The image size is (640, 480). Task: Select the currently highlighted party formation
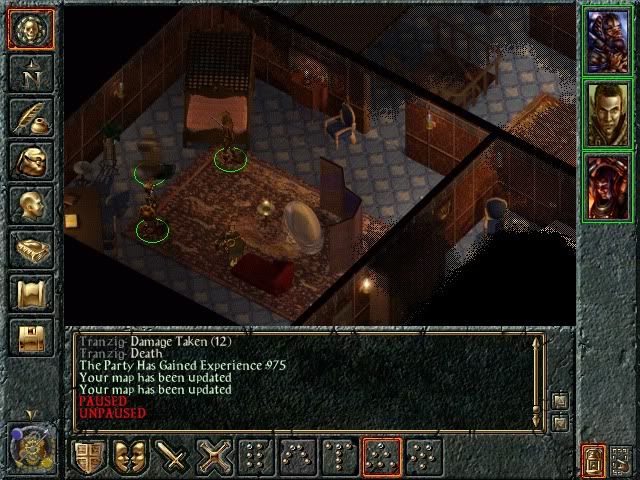pyautogui.click(x=380, y=456)
